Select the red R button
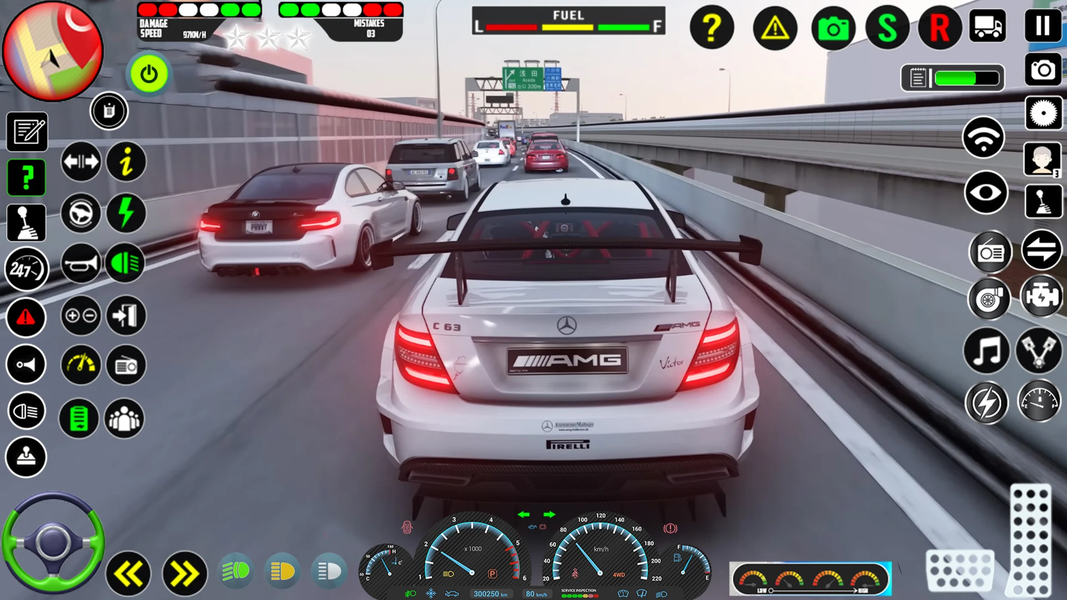1067x600 pixels. pyautogui.click(x=939, y=29)
